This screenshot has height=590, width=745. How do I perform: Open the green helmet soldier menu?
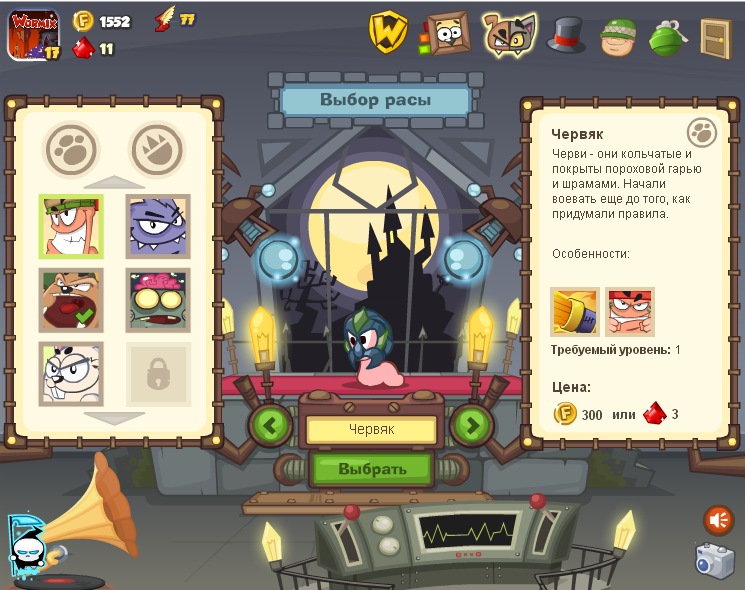click(619, 36)
